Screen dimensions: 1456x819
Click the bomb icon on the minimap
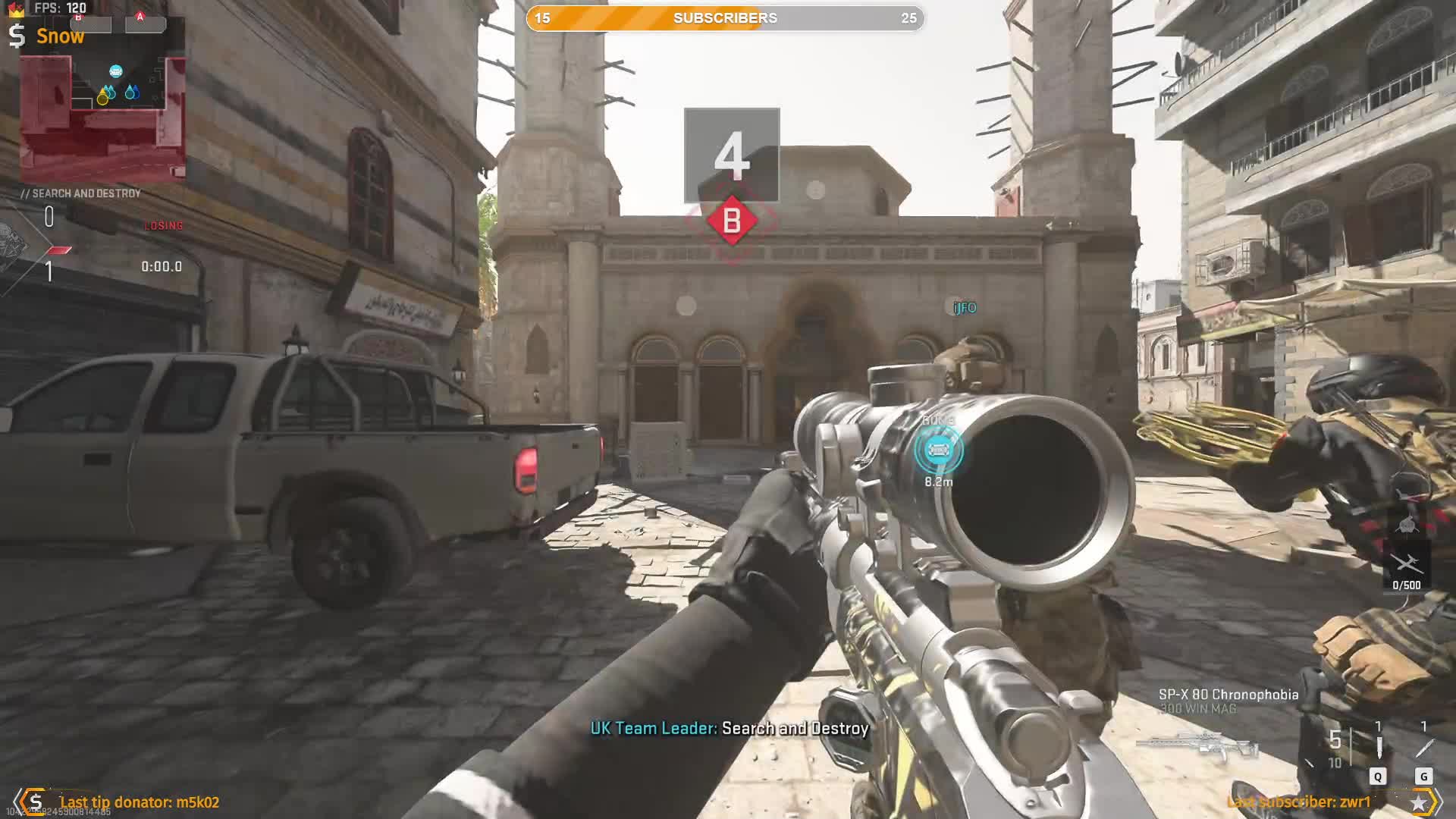pos(116,71)
